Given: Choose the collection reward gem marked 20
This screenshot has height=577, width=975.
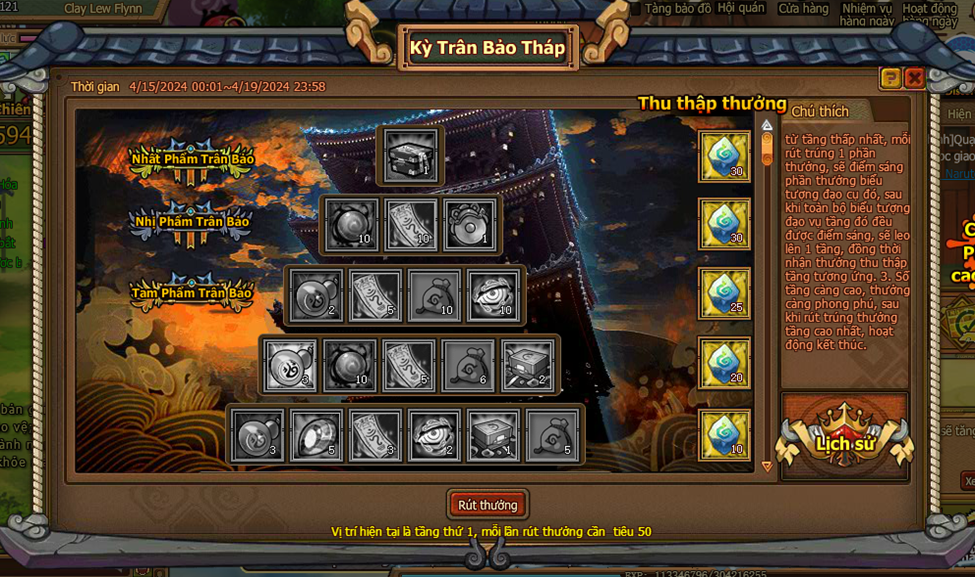Looking at the screenshot, I should (724, 363).
